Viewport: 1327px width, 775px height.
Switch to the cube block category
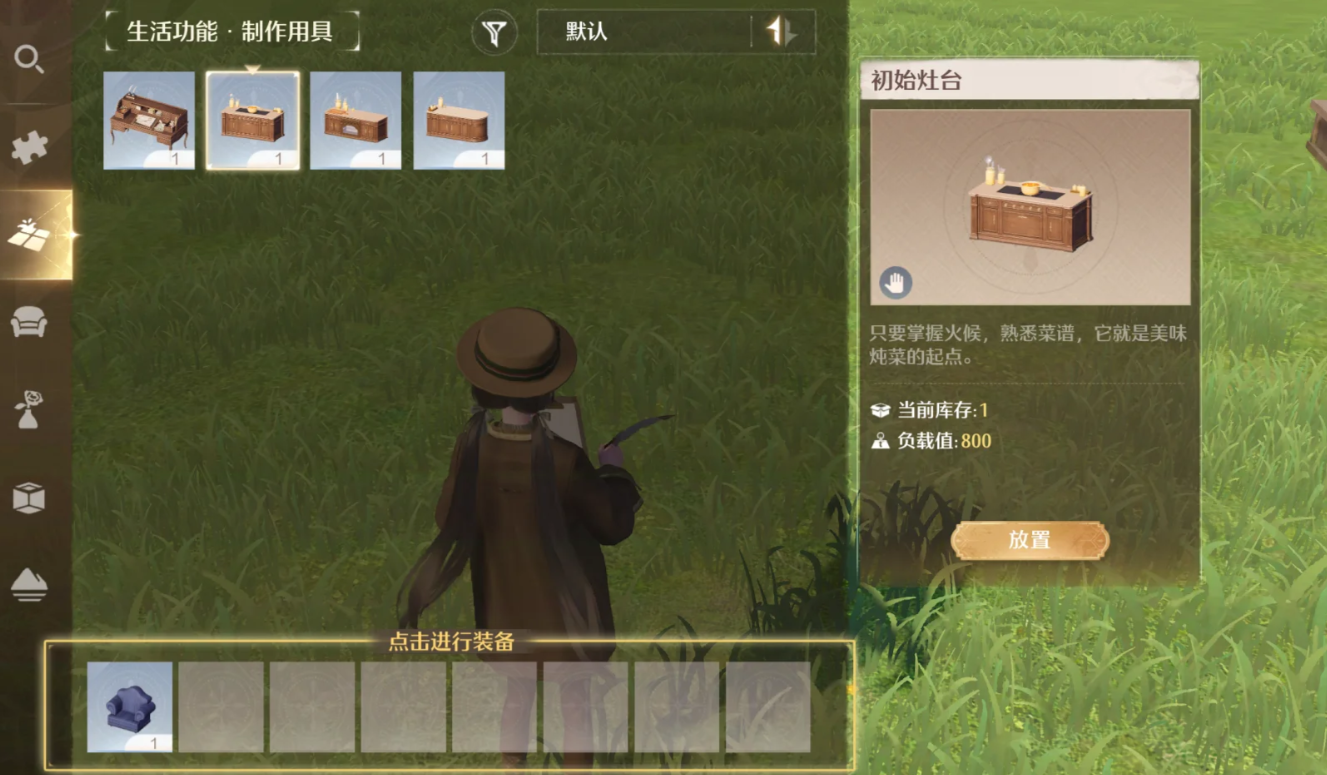tap(28, 497)
